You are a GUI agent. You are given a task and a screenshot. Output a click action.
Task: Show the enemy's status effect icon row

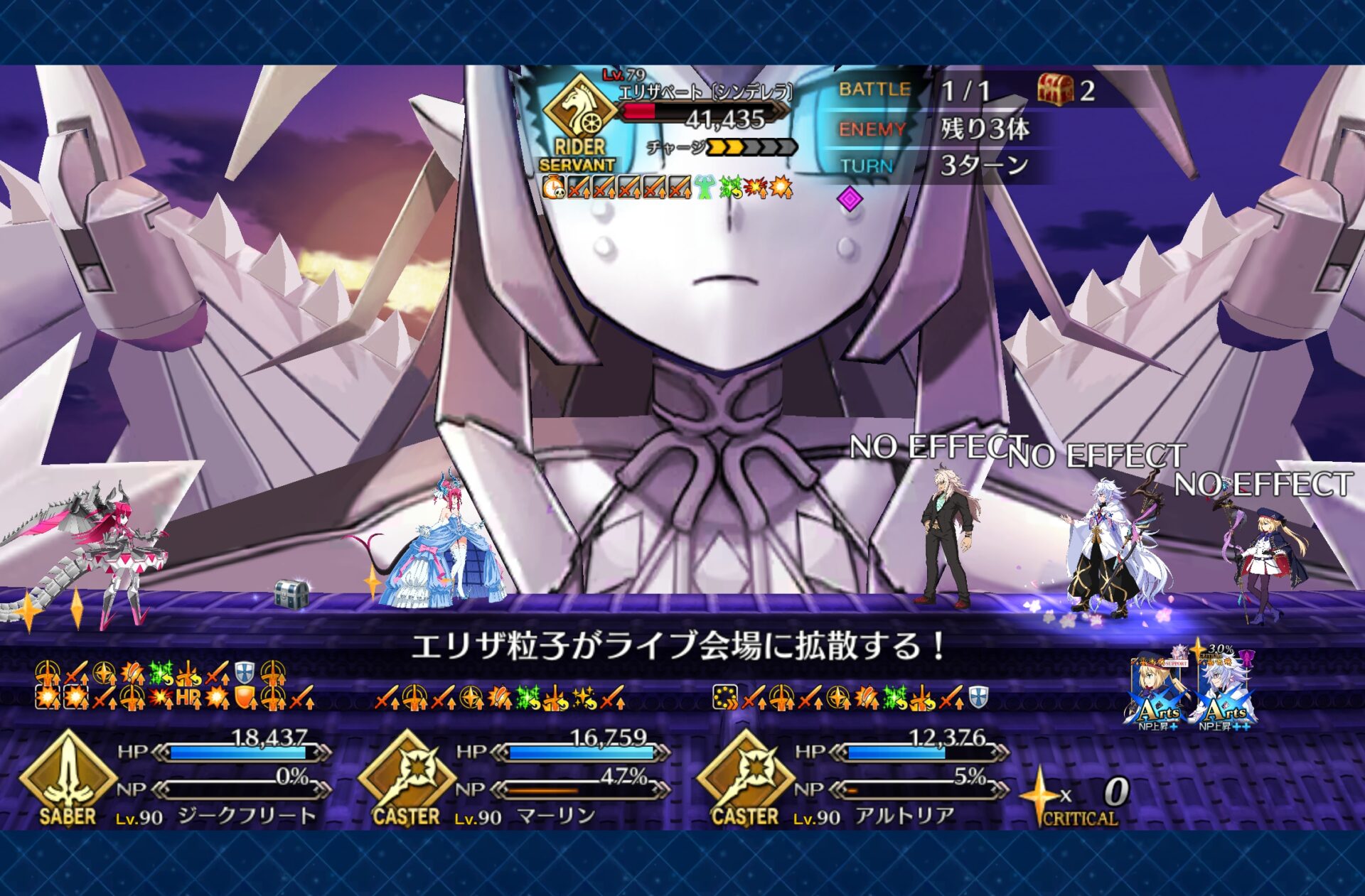666,188
